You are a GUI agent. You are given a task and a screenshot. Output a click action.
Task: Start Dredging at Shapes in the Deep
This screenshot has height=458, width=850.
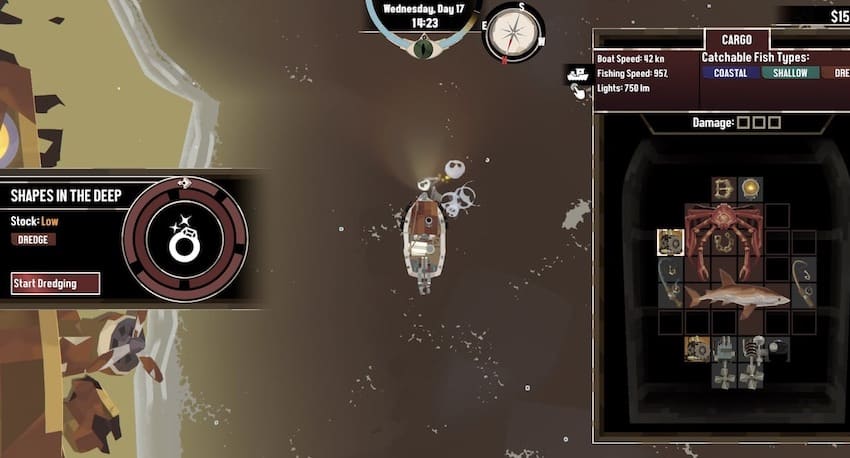click(56, 283)
